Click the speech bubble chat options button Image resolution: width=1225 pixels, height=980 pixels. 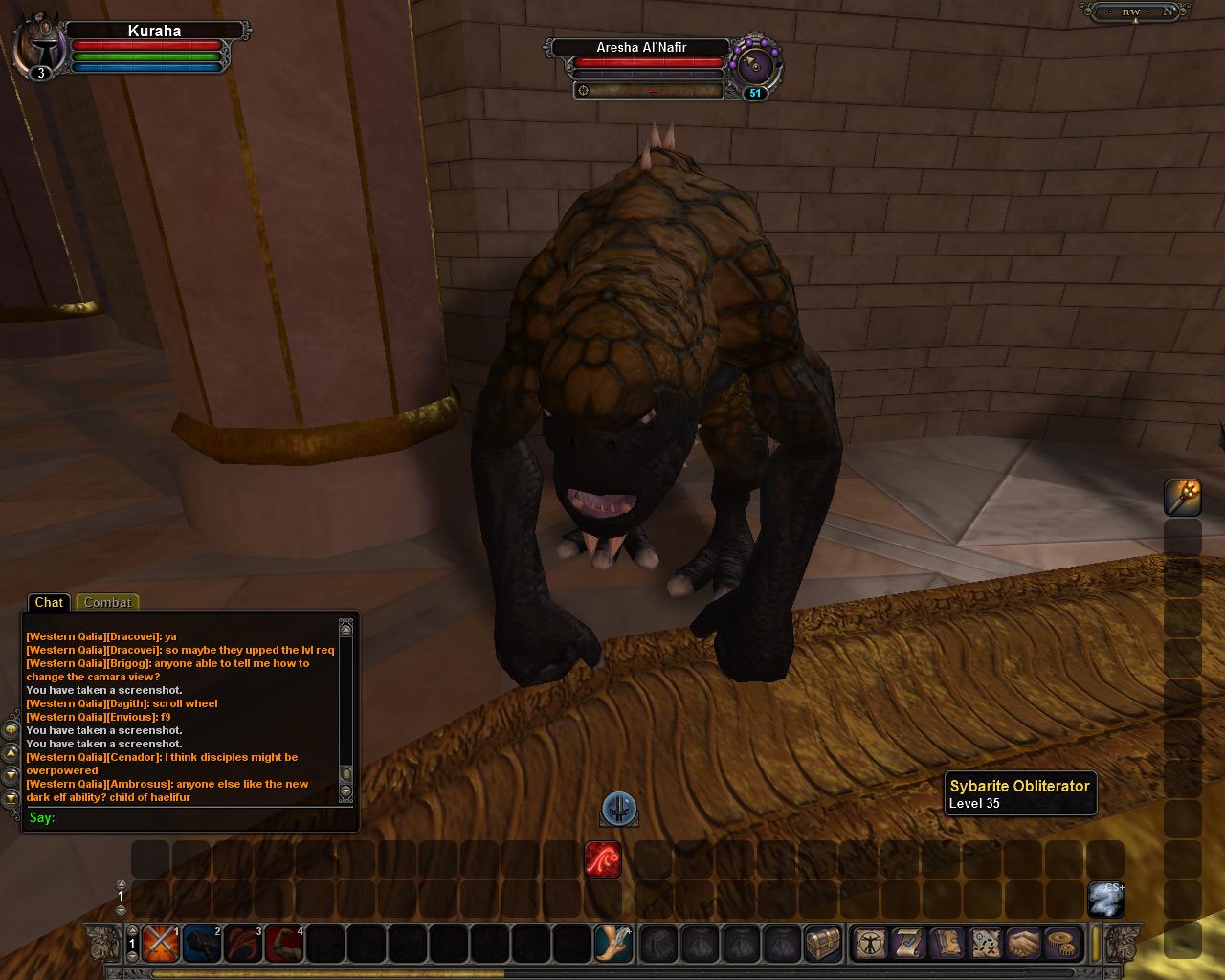point(11,729)
